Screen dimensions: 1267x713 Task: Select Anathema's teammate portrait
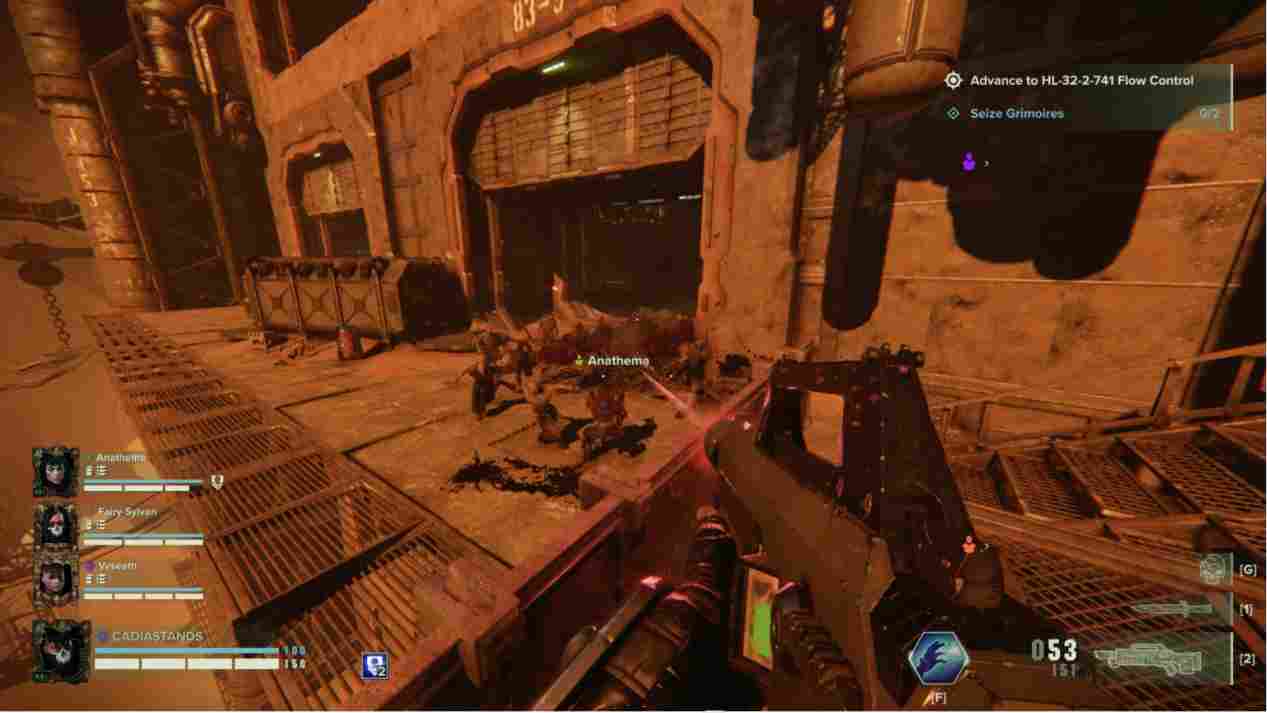[56, 472]
